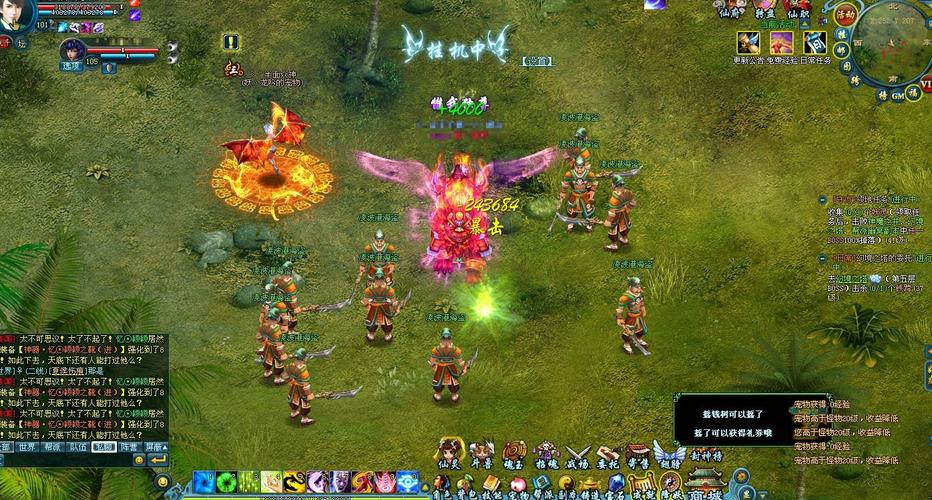Open the 战场 battlefield menu icon

pos(578,454)
